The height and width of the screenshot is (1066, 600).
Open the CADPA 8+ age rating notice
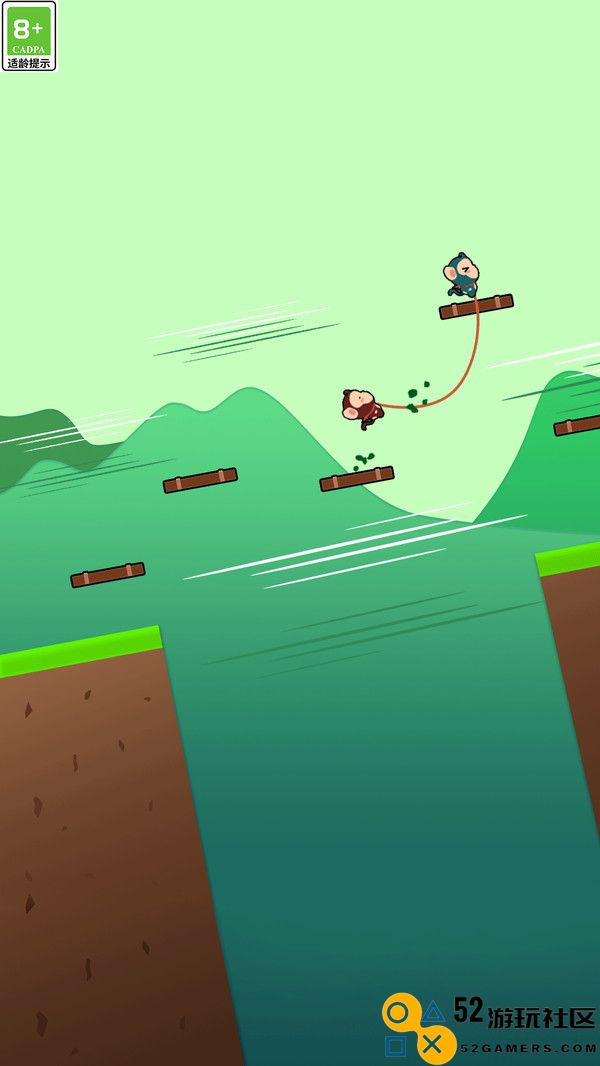(29, 36)
